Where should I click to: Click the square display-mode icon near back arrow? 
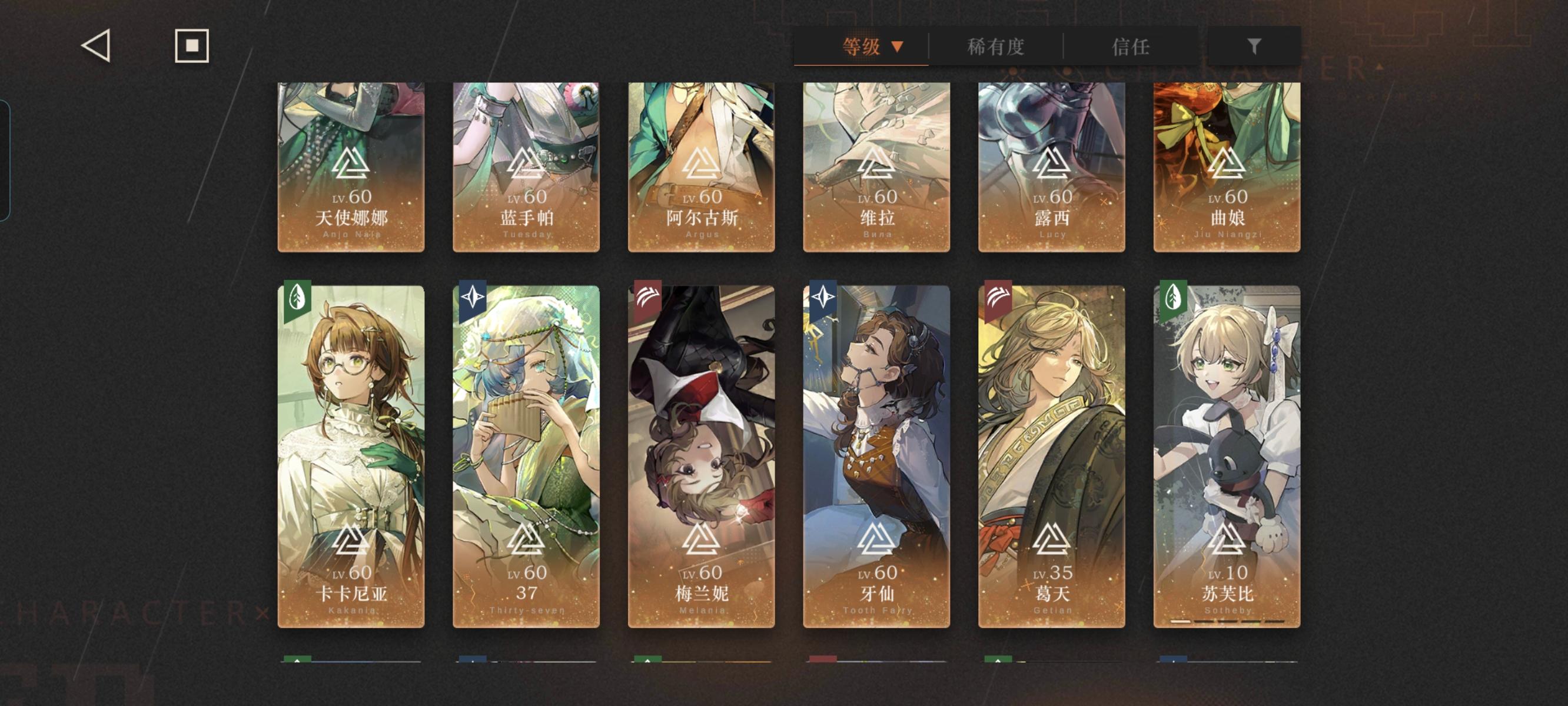(191, 47)
